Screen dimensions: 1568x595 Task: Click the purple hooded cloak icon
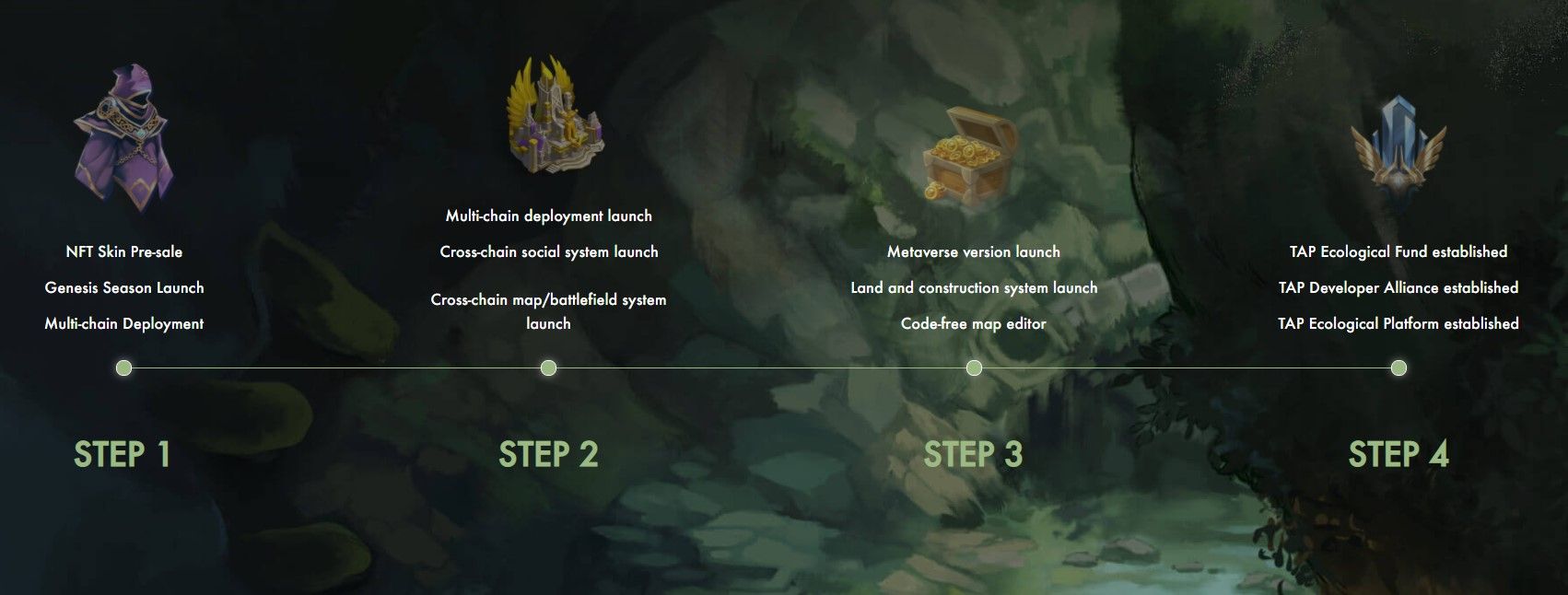pos(124,138)
